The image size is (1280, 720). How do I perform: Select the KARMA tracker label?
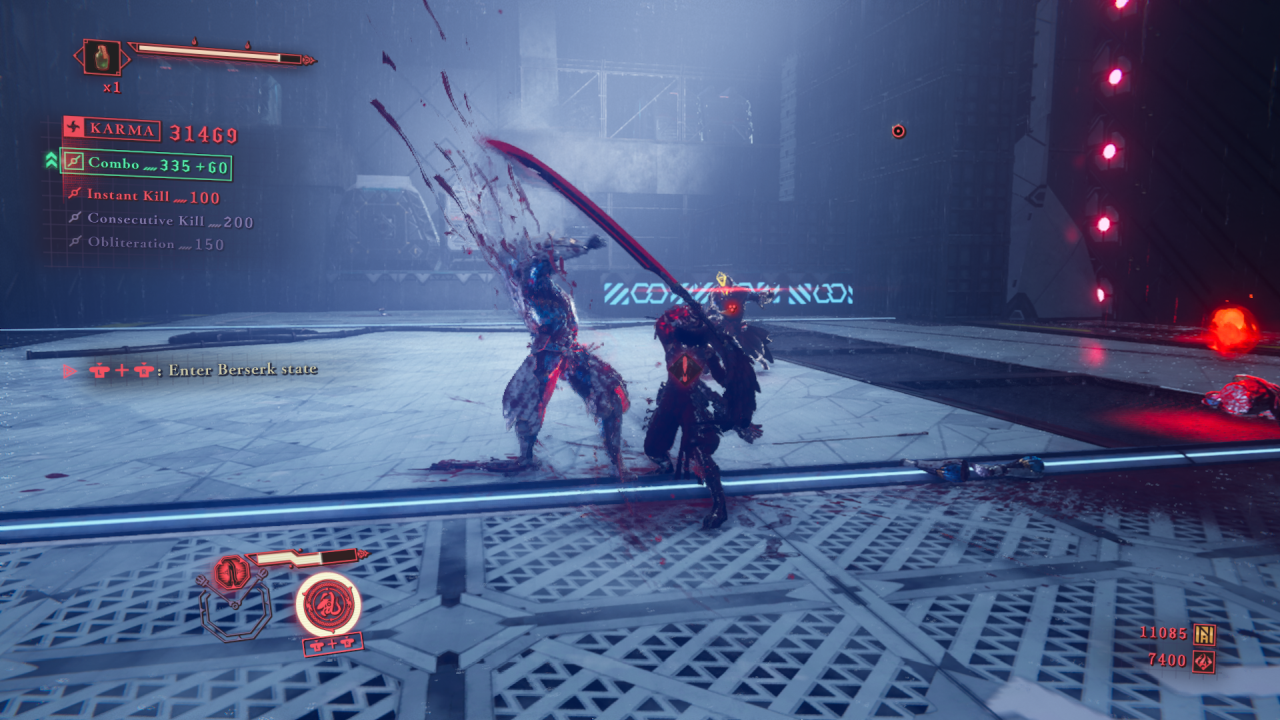(111, 129)
